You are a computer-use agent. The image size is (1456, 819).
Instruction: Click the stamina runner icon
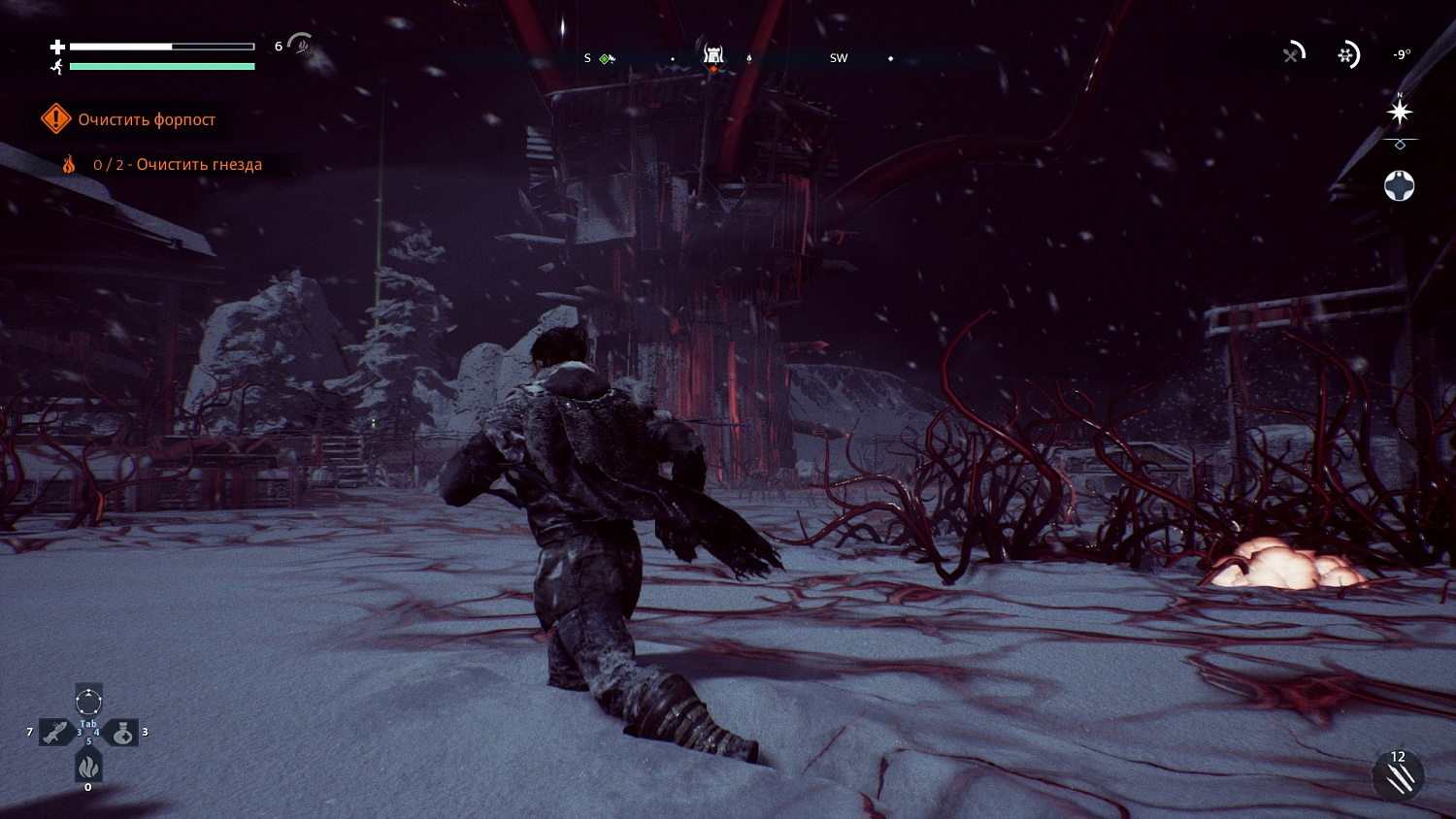click(x=57, y=66)
